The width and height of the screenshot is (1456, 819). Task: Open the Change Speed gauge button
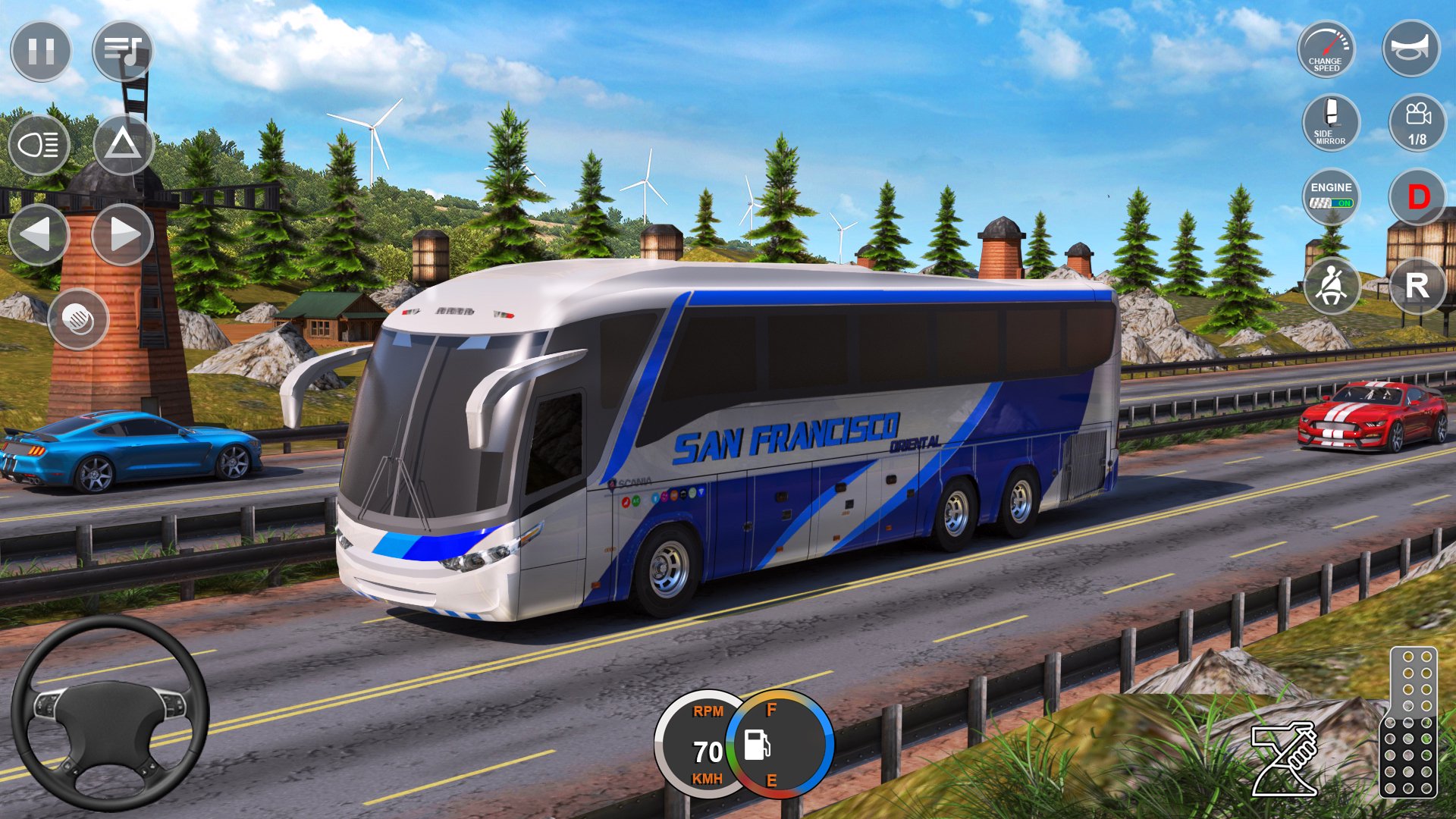[1326, 49]
